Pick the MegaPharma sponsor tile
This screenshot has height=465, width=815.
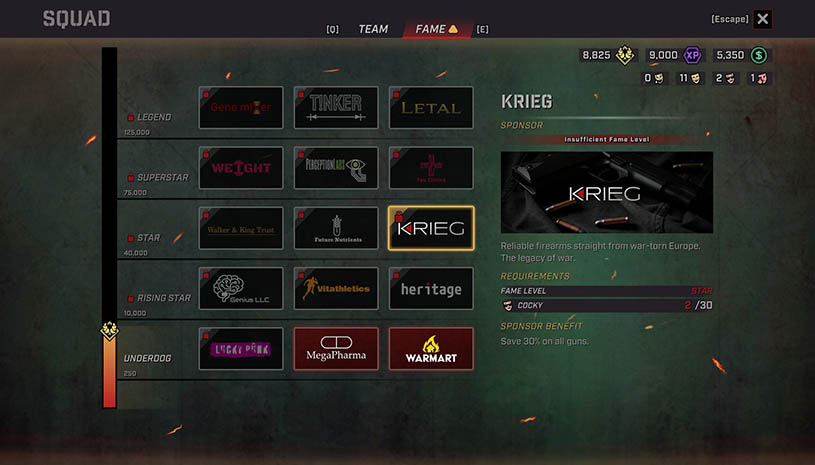[336, 349]
